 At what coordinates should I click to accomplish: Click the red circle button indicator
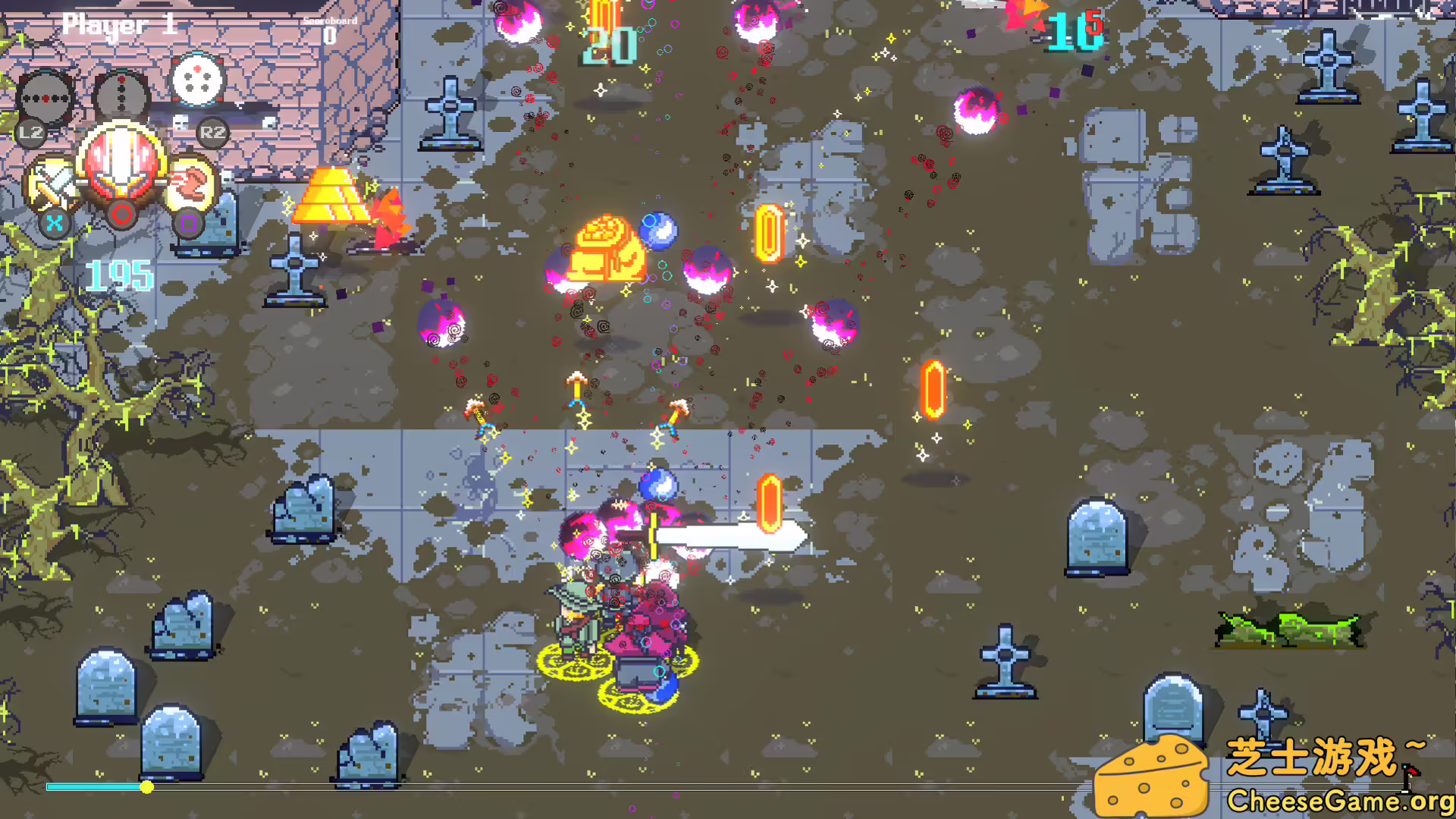(121, 215)
